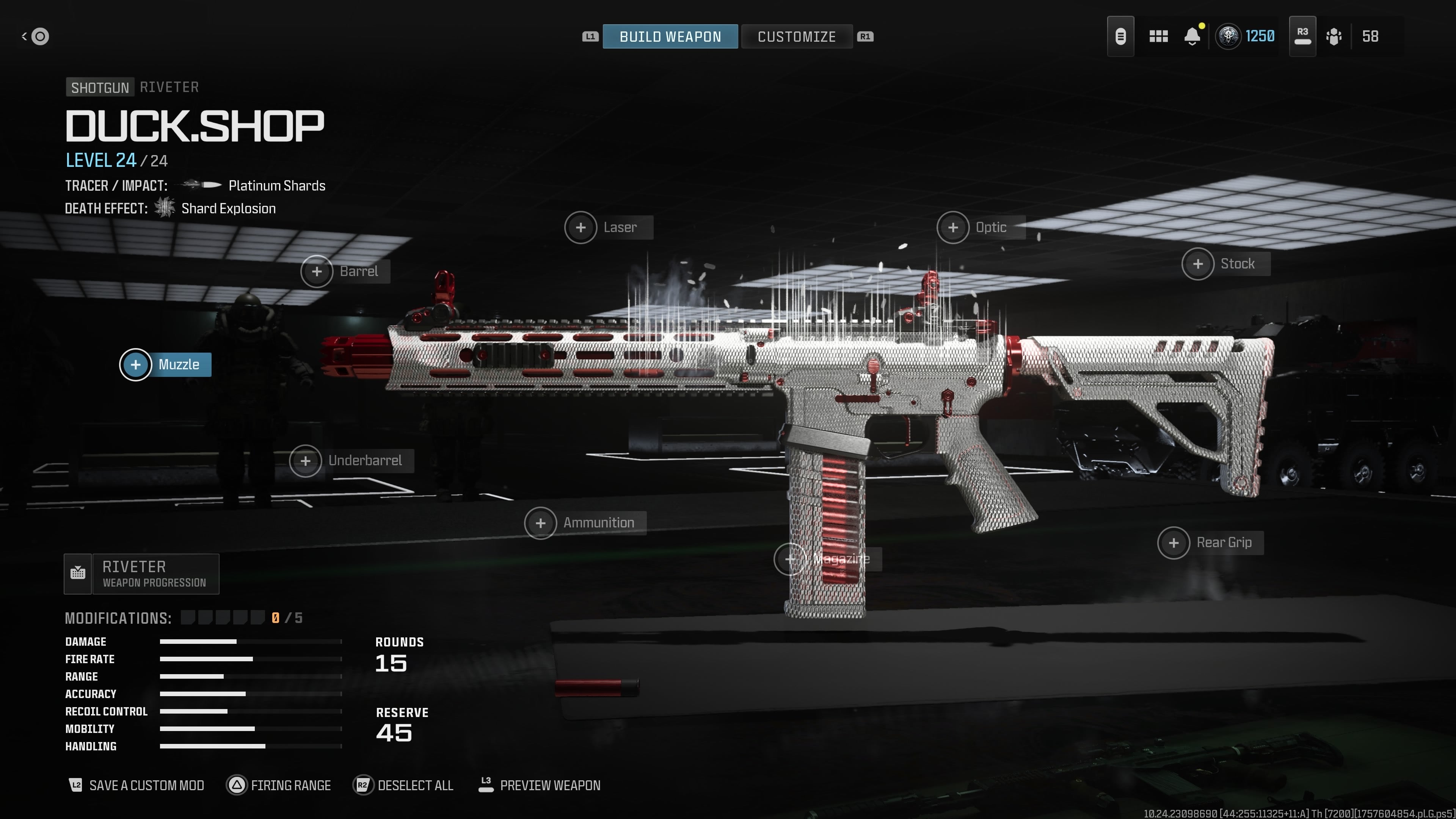Open the Laser attachment slot
Screen dimensions: 1456x819
coord(608,227)
